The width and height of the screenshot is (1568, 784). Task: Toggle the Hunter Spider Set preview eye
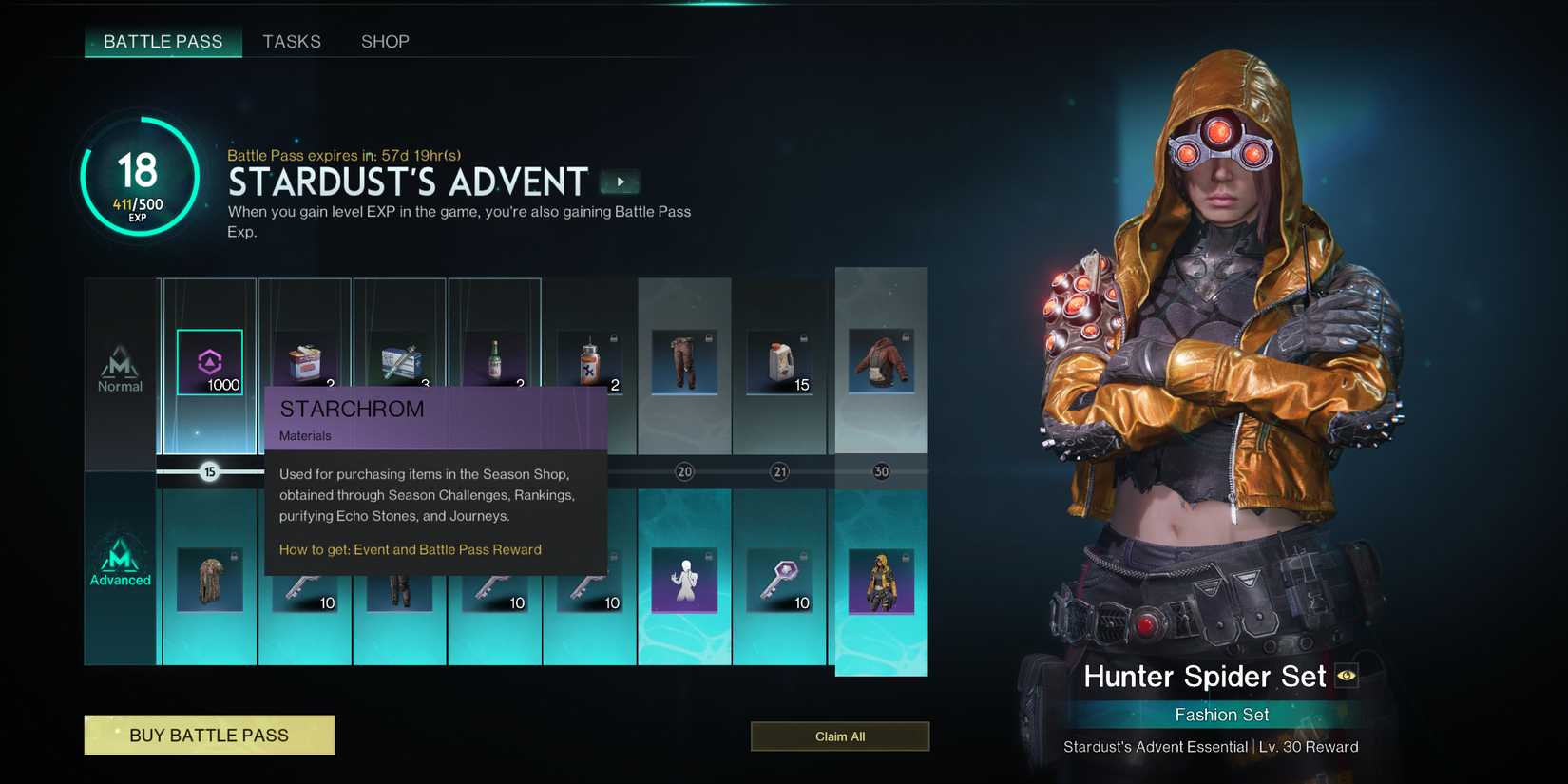click(x=1347, y=676)
